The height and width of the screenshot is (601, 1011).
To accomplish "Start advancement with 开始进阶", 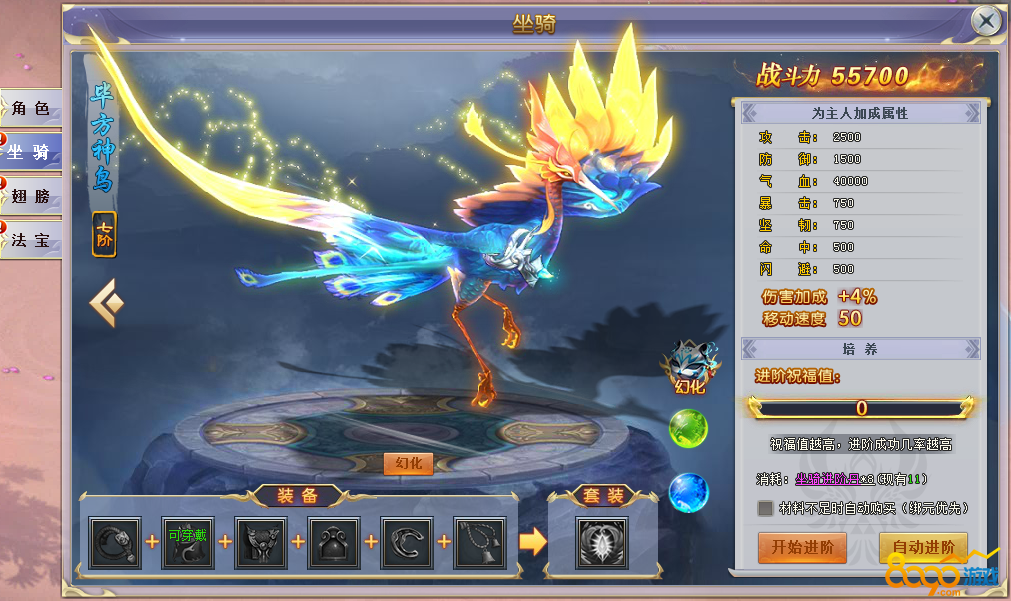I will pos(802,547).
